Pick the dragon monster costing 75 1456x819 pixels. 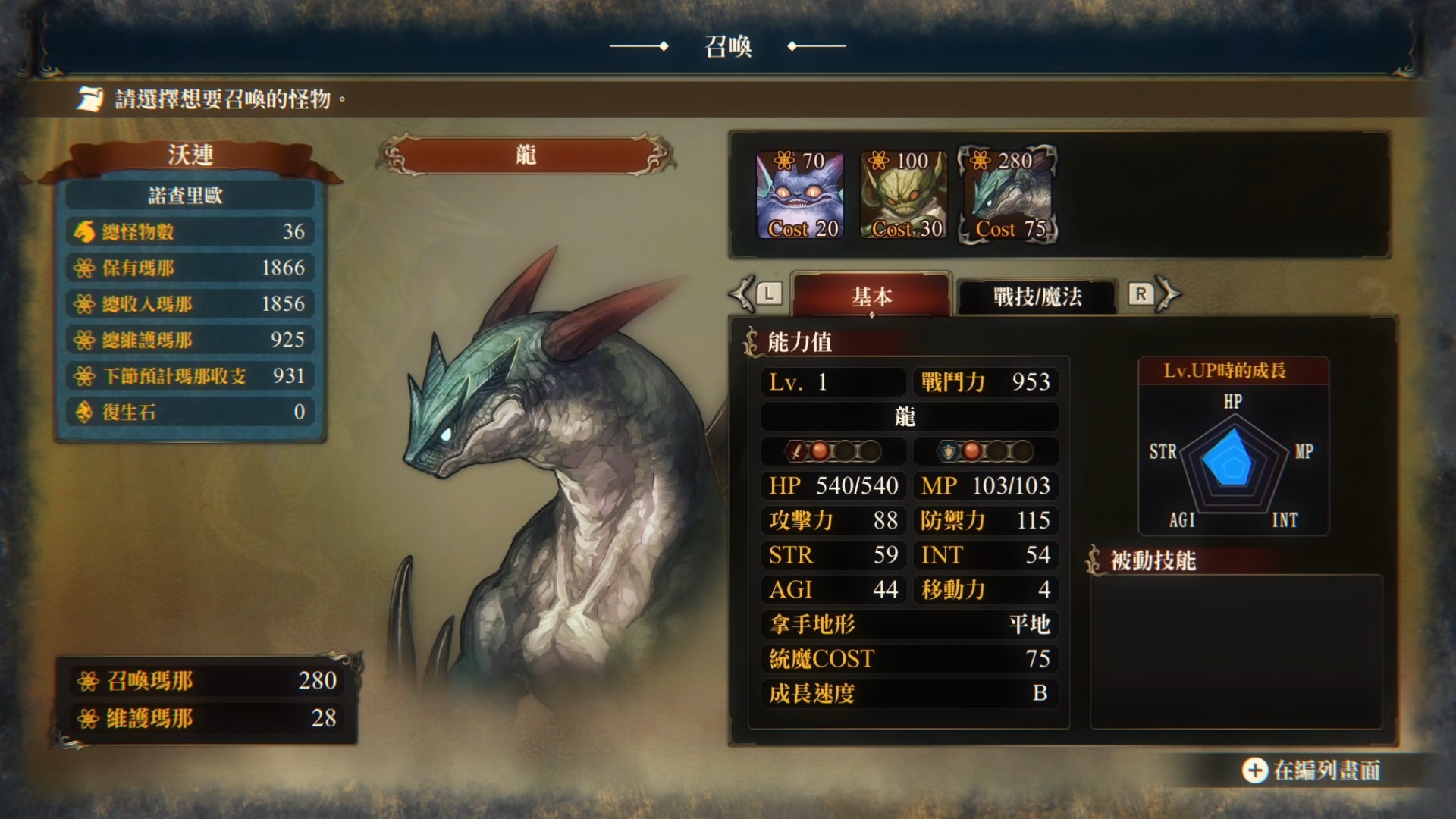(1009, 195)
